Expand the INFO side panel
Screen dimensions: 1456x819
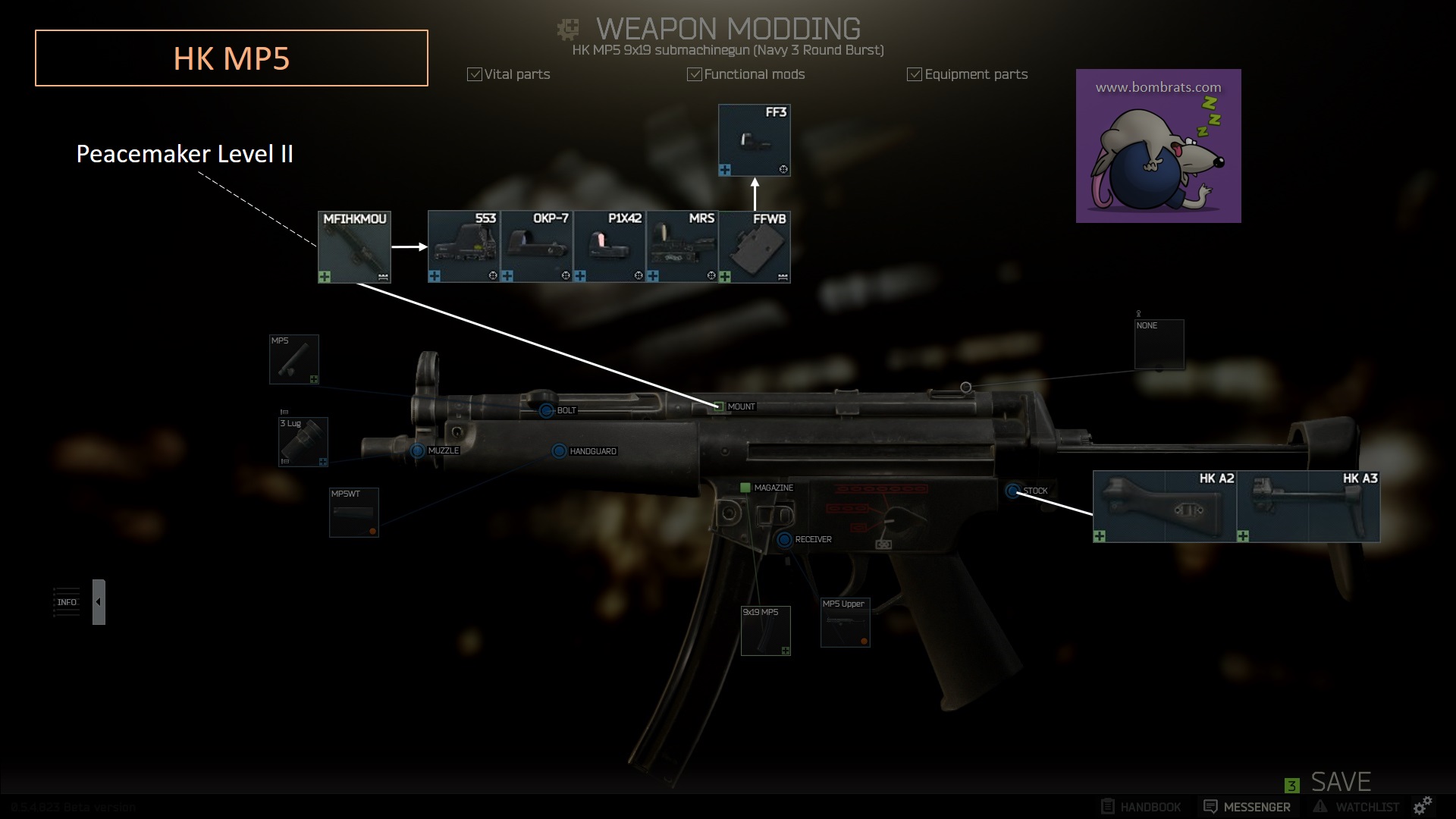(x=99, y=602)
